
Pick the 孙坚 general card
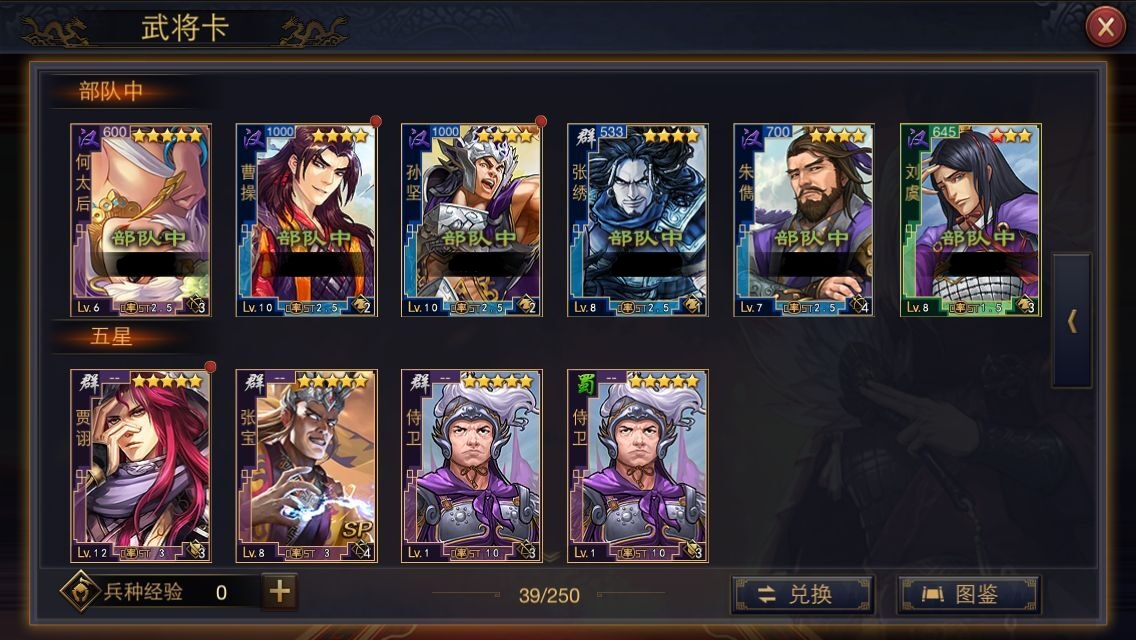pos(472,220)
